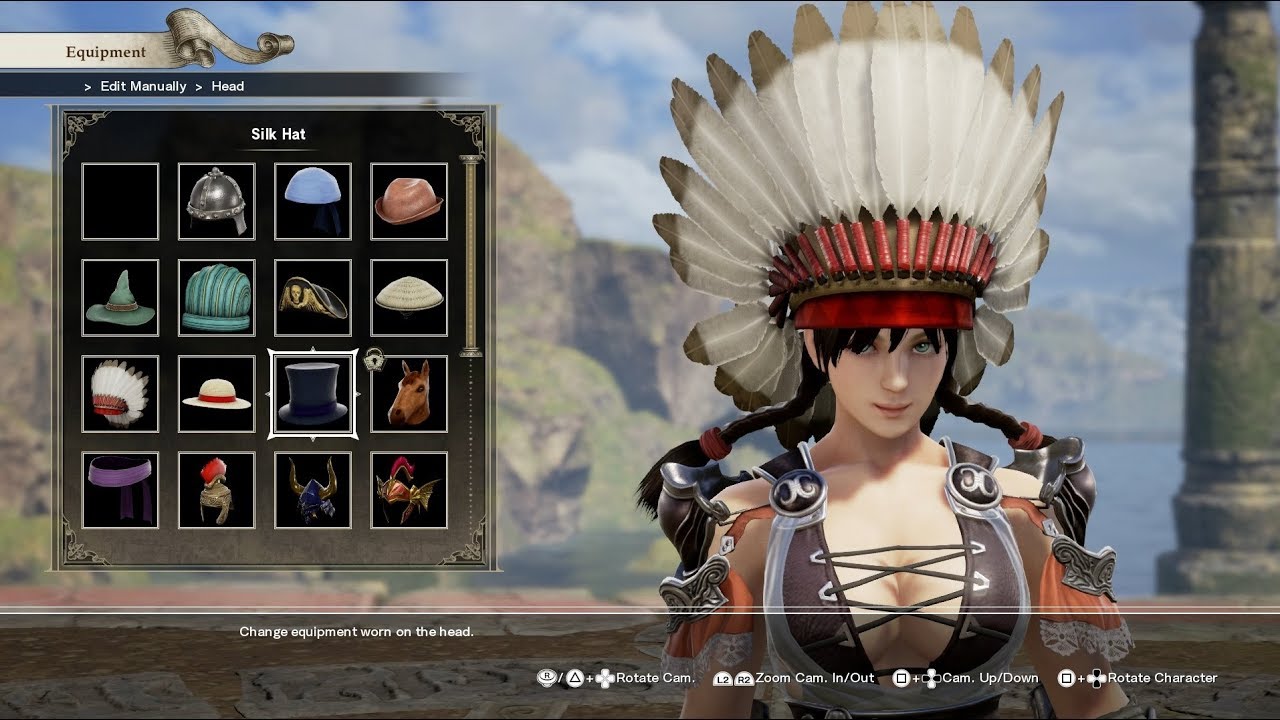Equip the Silk Hat top hat
This screenshot has height=720, width=1280.
point(313,394)
